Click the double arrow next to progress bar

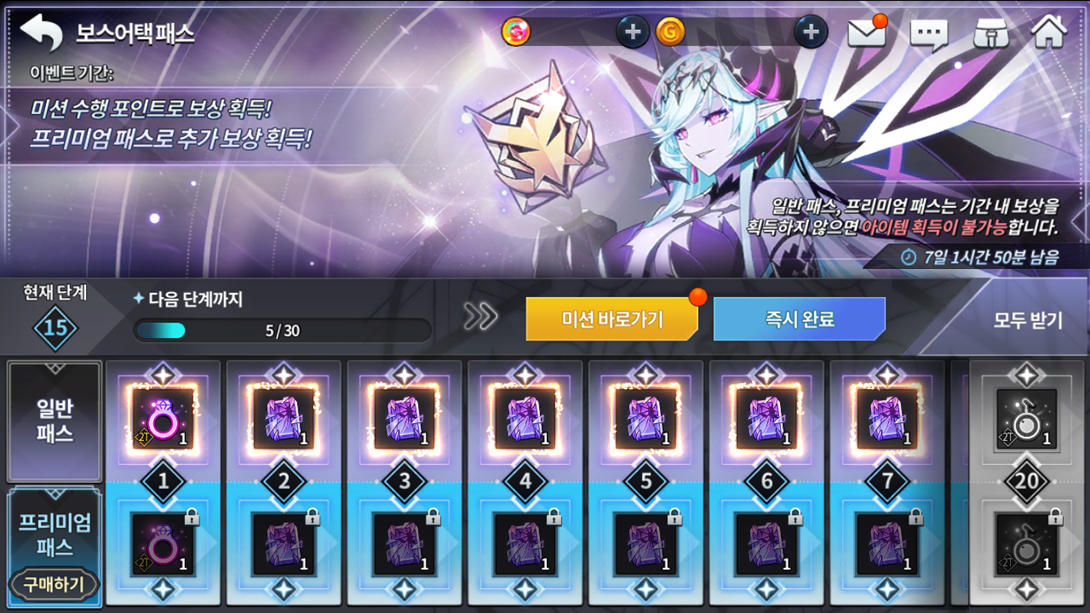480,318
